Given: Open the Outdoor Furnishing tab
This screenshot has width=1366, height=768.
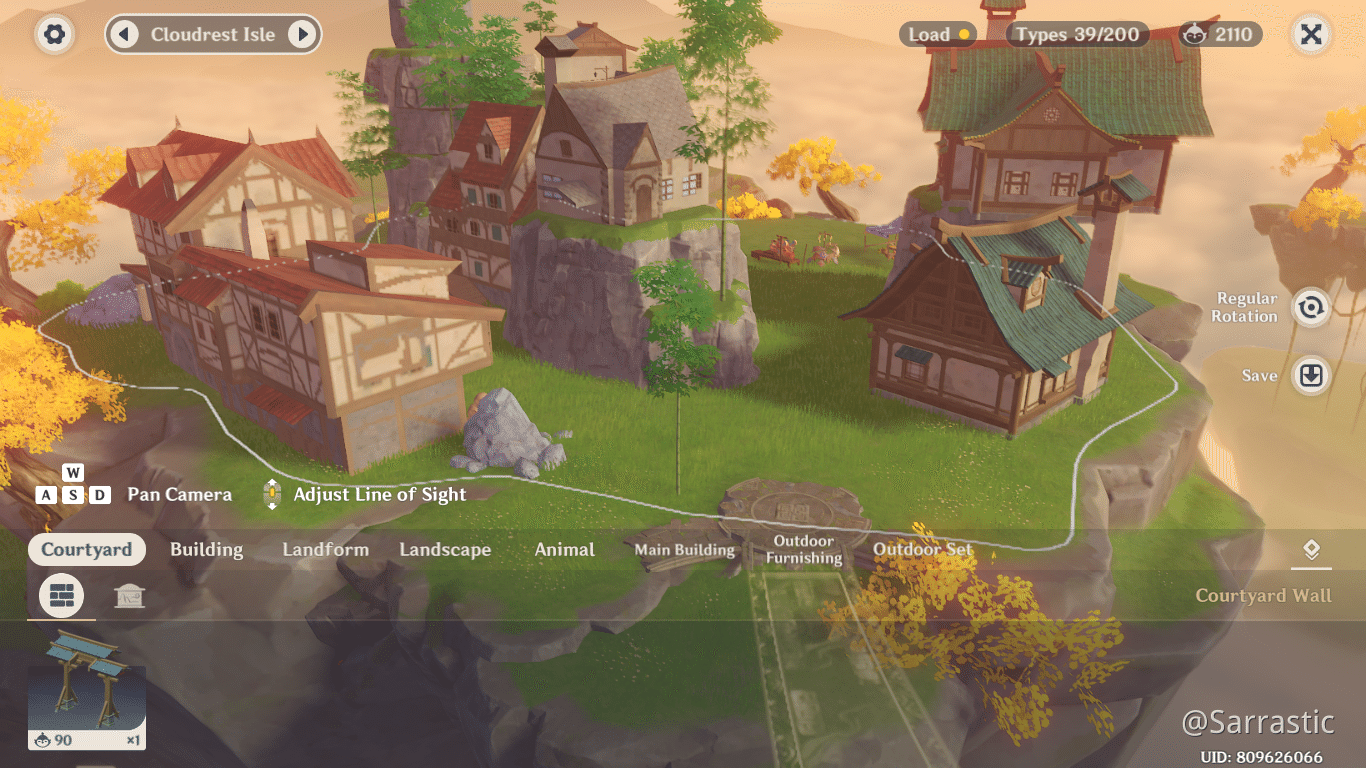Looking at the screenshot, I should pyautogui.click(x=803, y=550).
